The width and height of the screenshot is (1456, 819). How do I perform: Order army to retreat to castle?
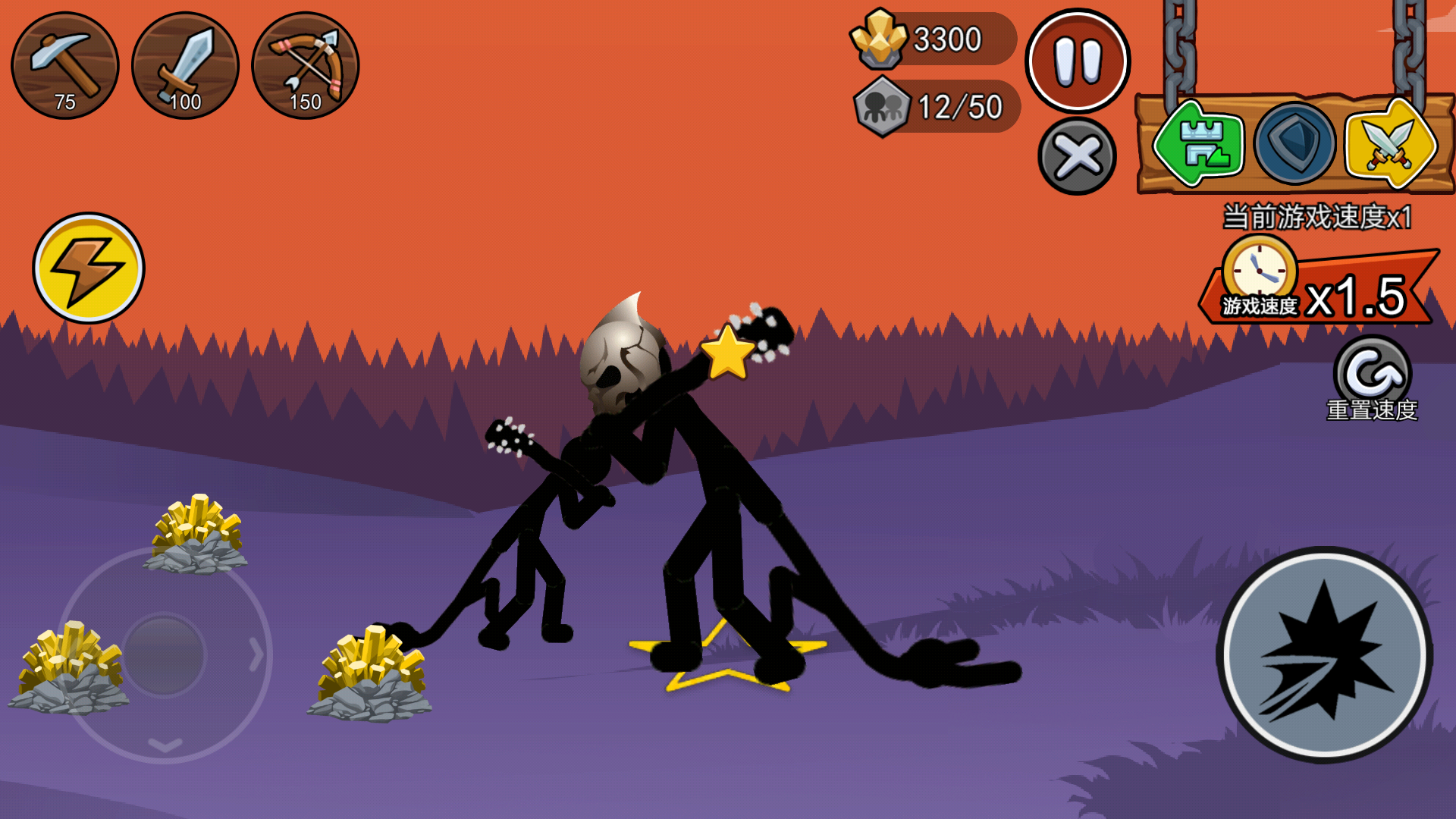[x=1199, y=143]
